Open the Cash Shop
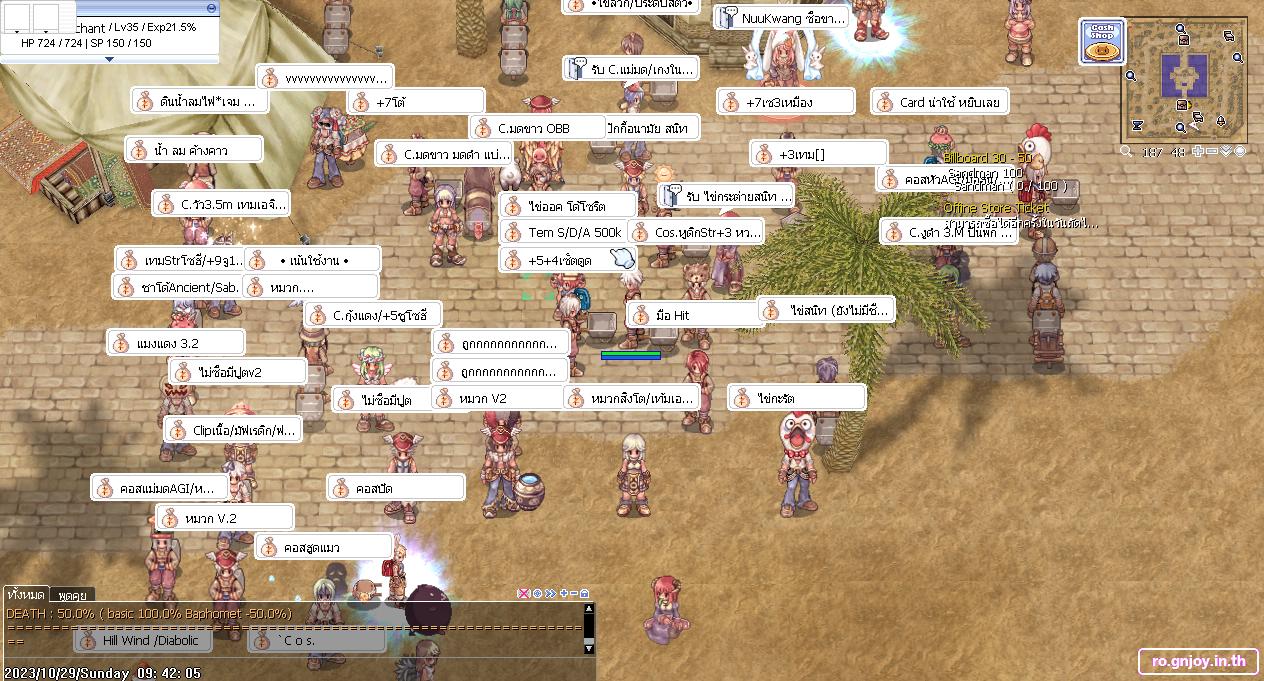1264x681 pixels. 1101,43
